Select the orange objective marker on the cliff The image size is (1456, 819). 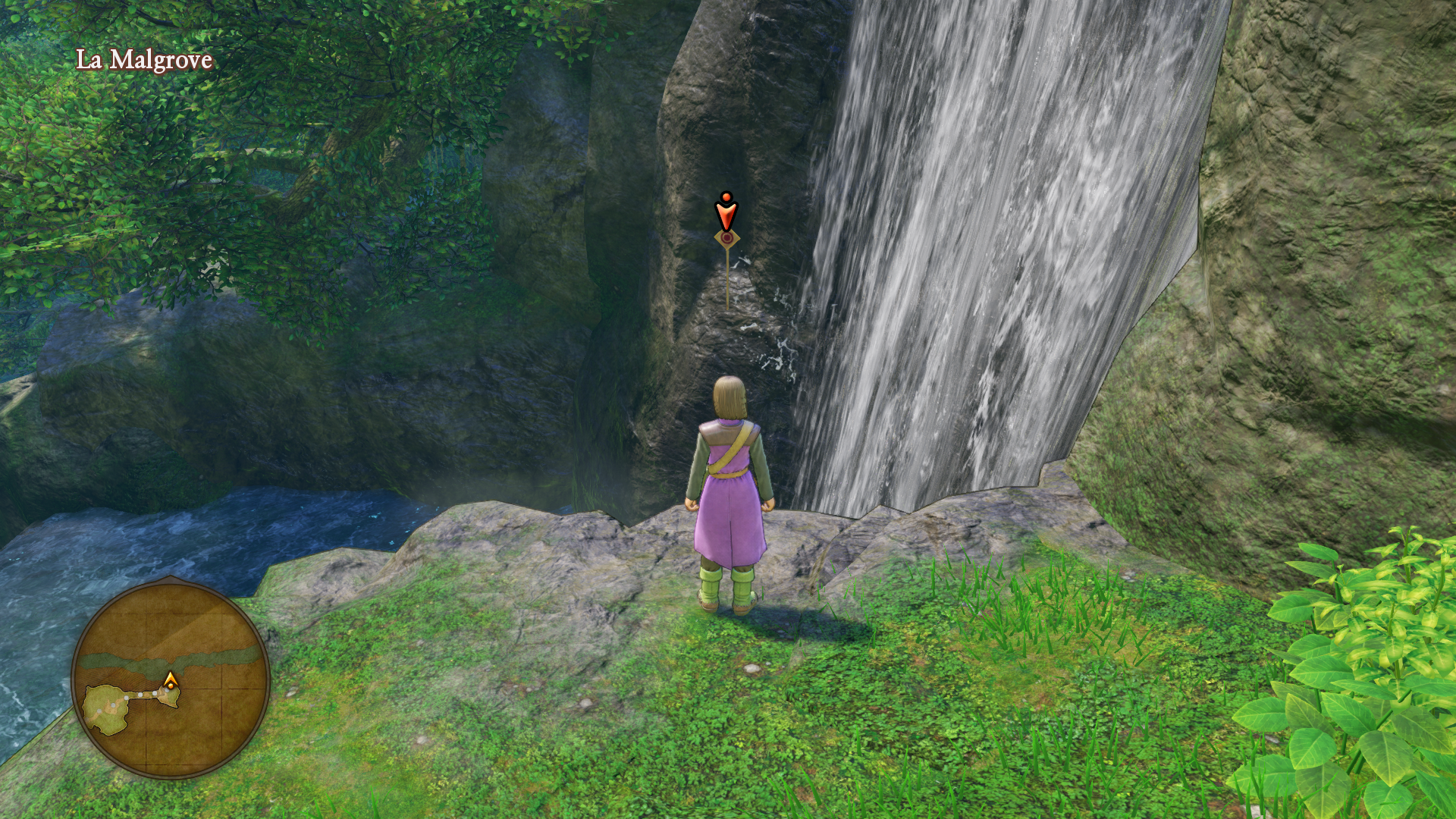tap(726, 215)
